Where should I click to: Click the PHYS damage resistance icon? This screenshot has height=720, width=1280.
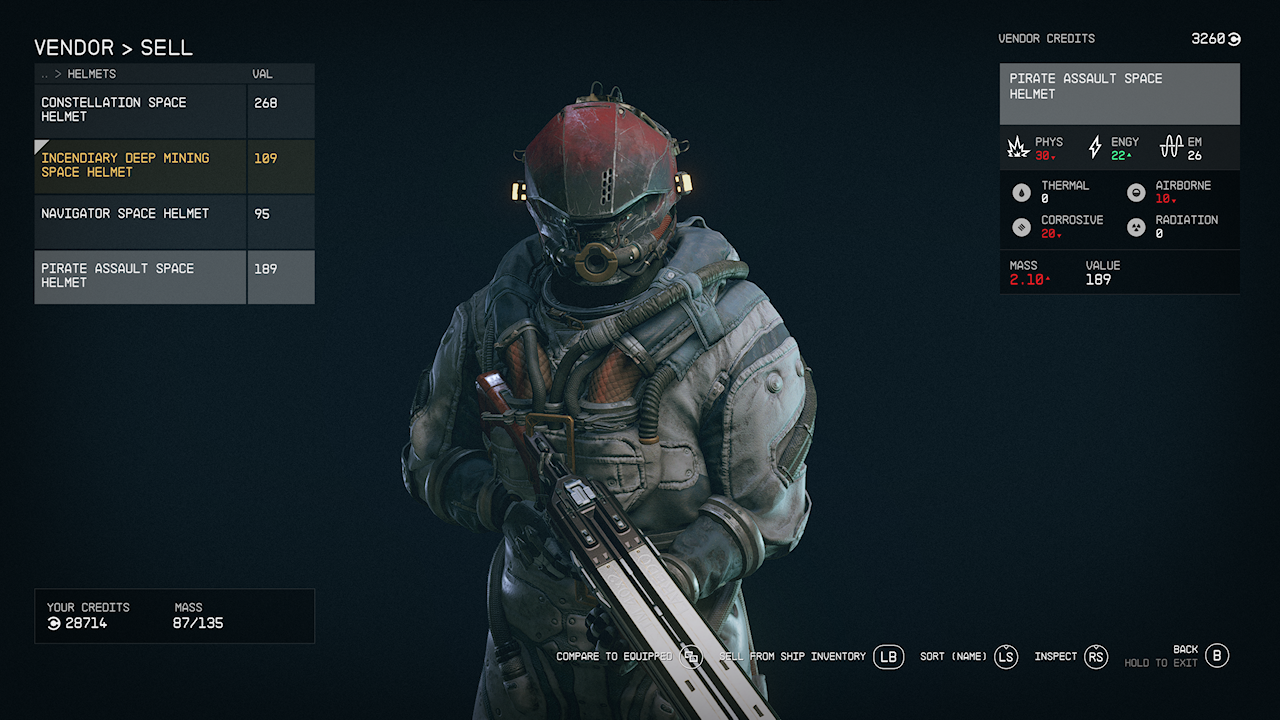1018,146
